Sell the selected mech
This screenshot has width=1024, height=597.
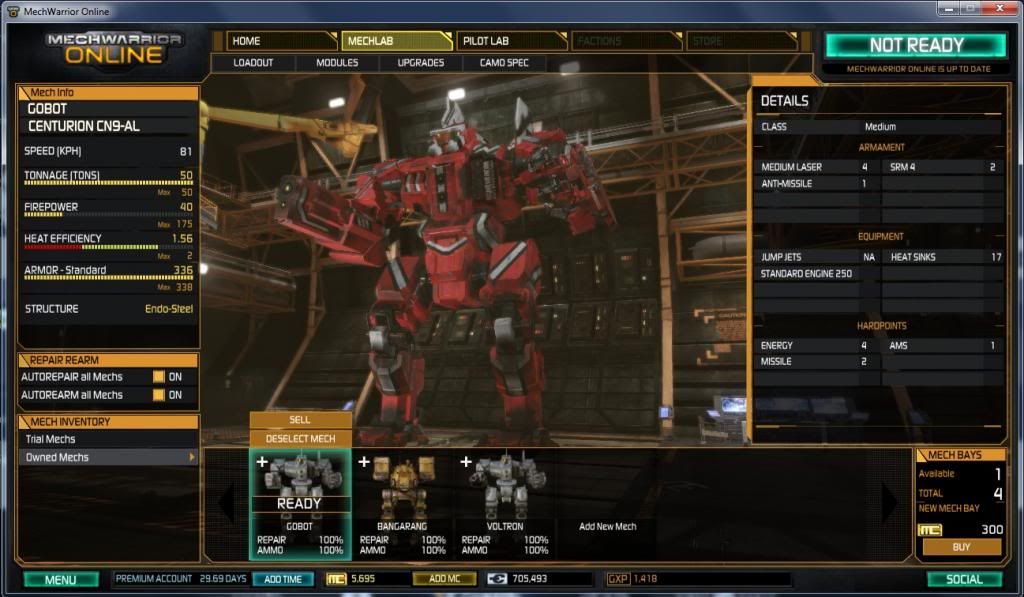click(x=300, y=420)
